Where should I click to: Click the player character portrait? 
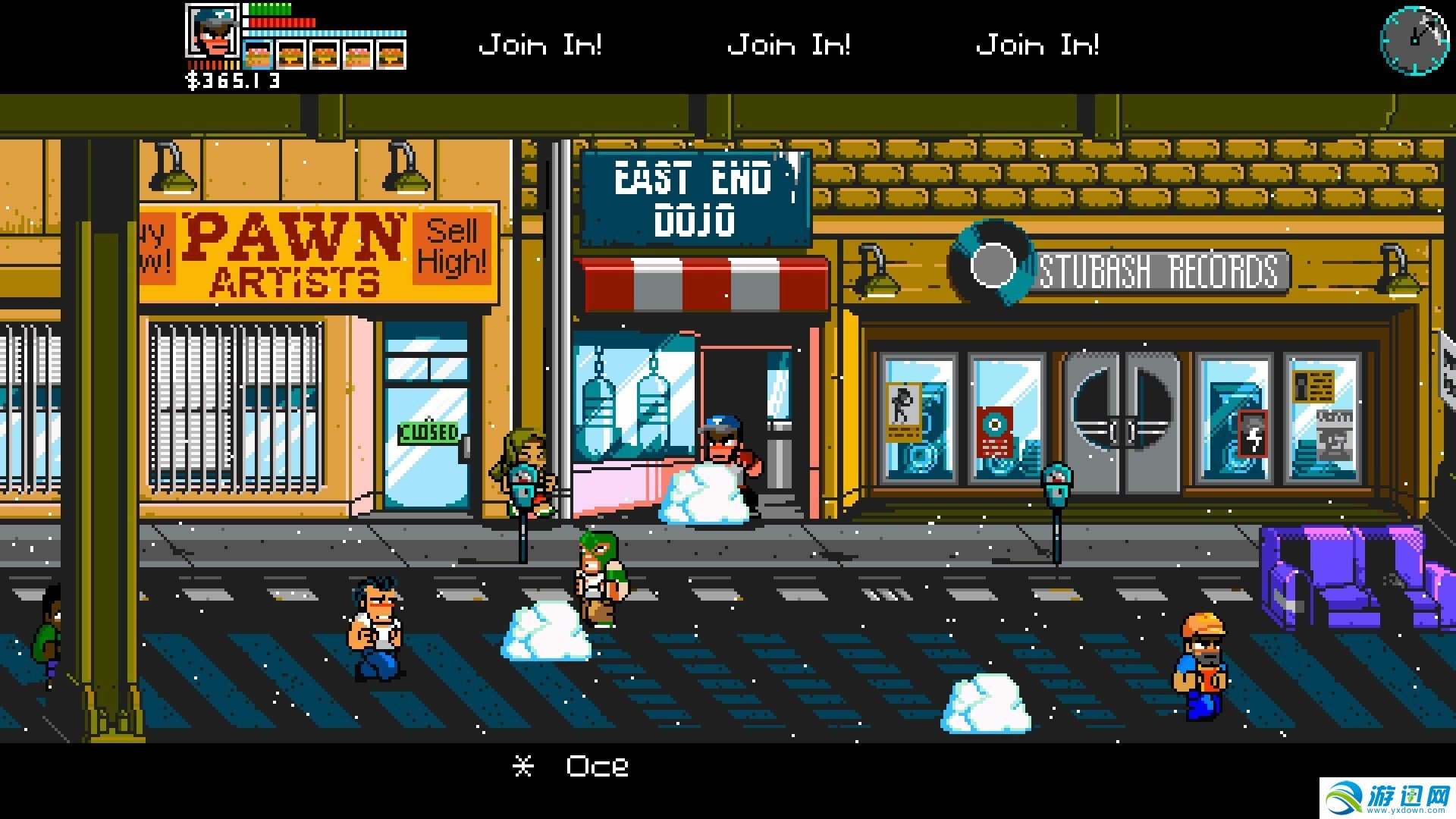point(212,30)
